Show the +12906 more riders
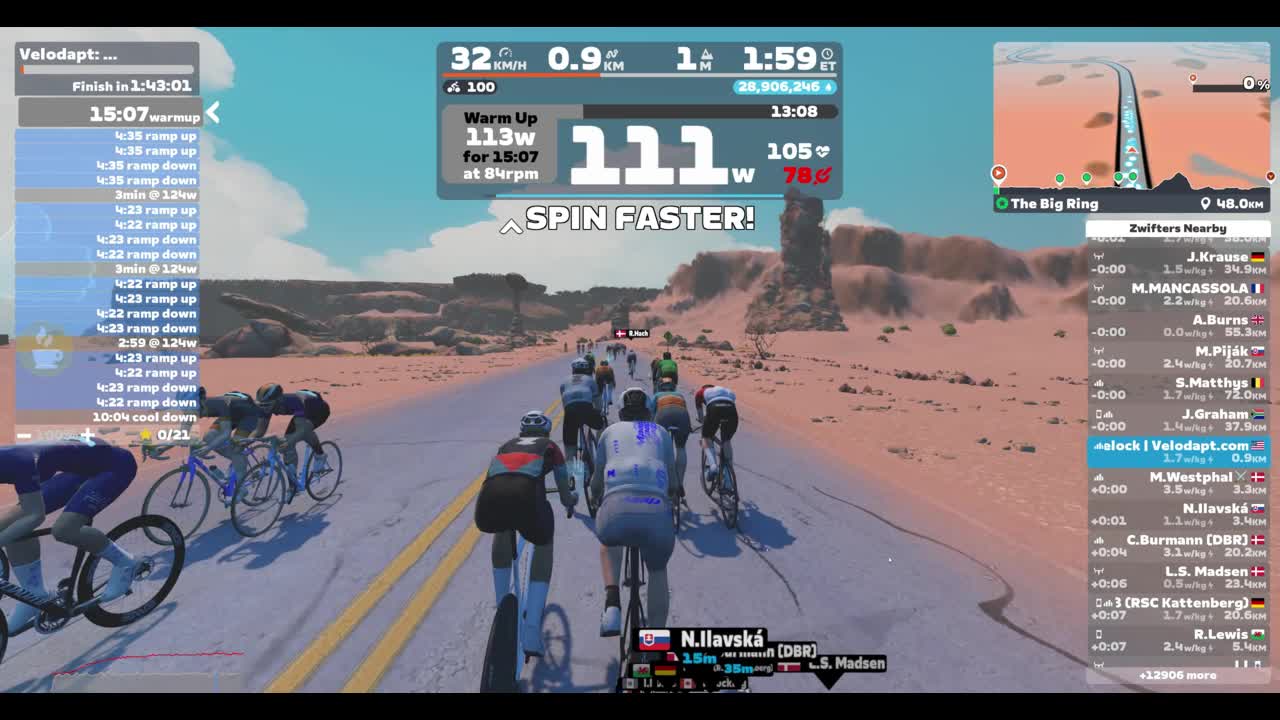The width and height of the screenshot is (1280, 720). click(1177, 675)
